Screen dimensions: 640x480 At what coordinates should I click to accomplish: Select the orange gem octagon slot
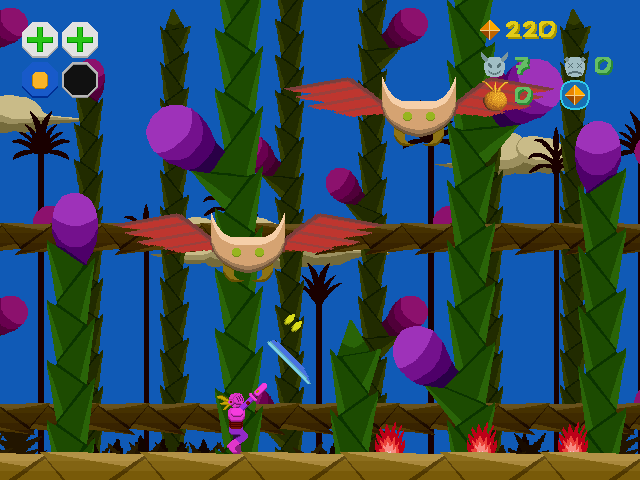click(40, 79)
